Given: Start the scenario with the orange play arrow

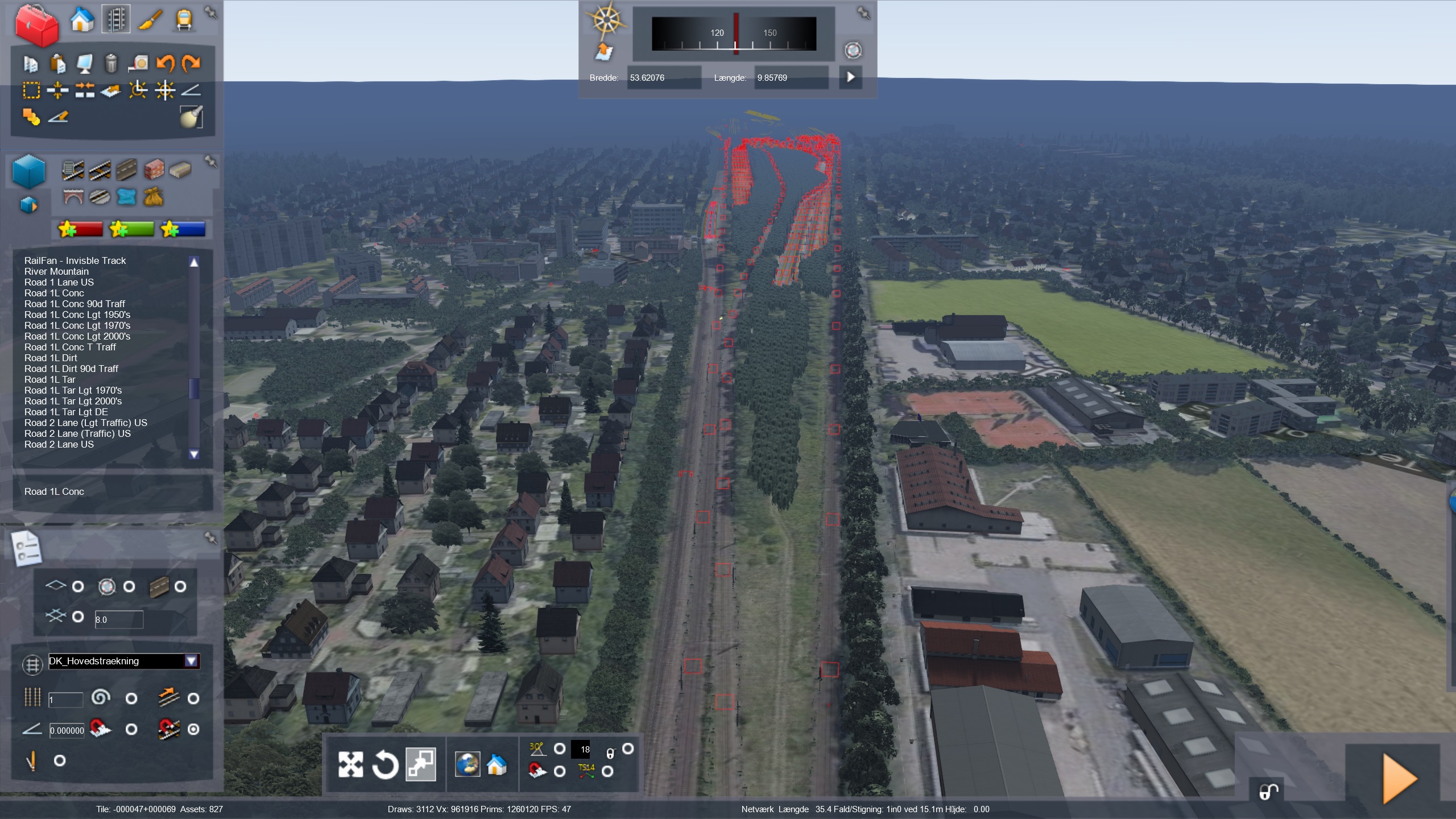Looking at the screenshot, I should click(x=1399, y=778).
